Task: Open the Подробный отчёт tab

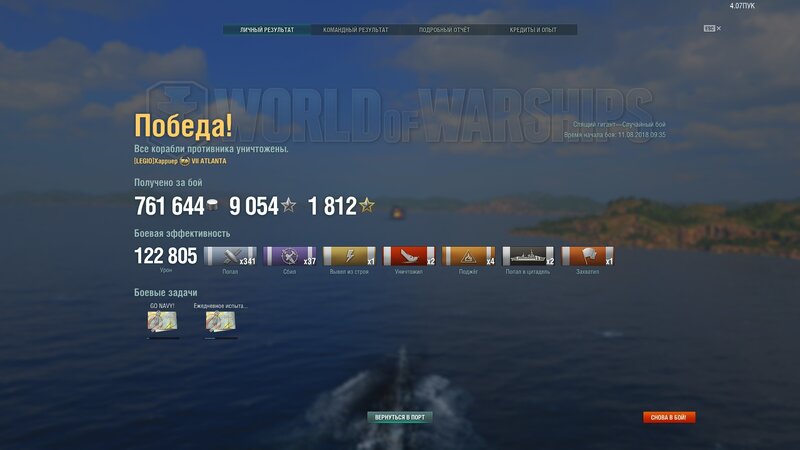Action: click(x=444, y=30)
